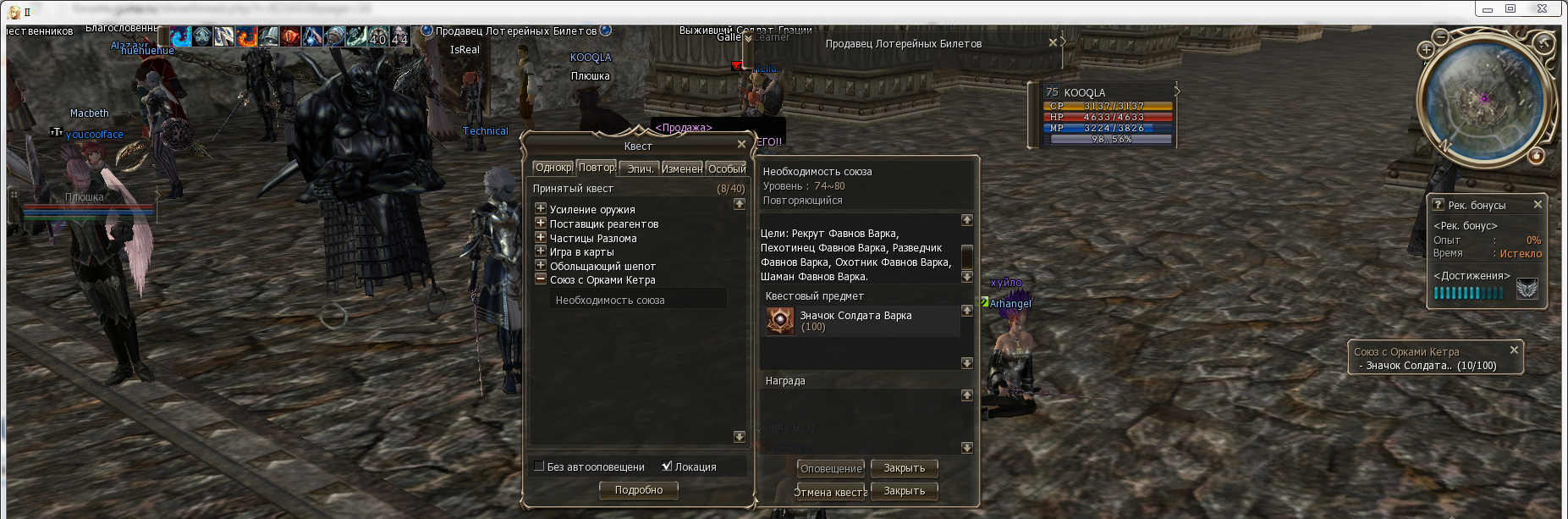This screenshot has height=519, width=1568.
Task: Zoom out the minimap with minus button
Action: tap(1441, 36)
